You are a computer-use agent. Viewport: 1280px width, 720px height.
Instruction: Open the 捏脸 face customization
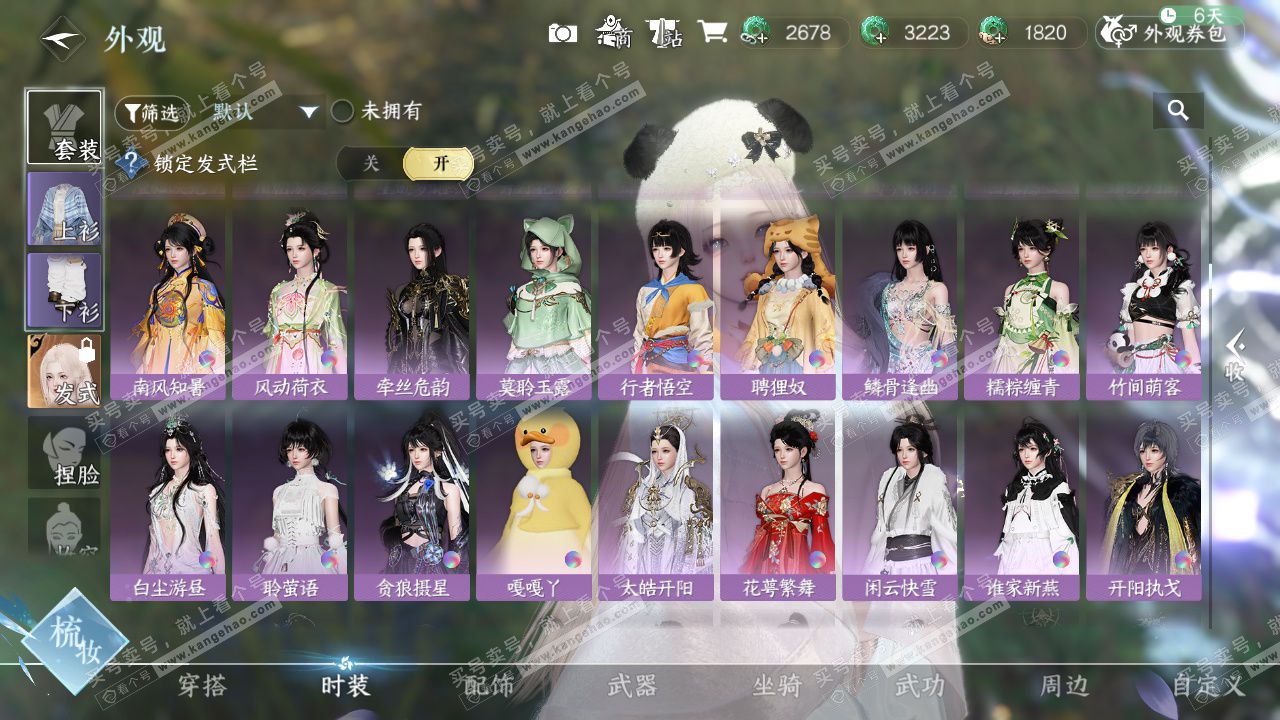pos(65,453)
